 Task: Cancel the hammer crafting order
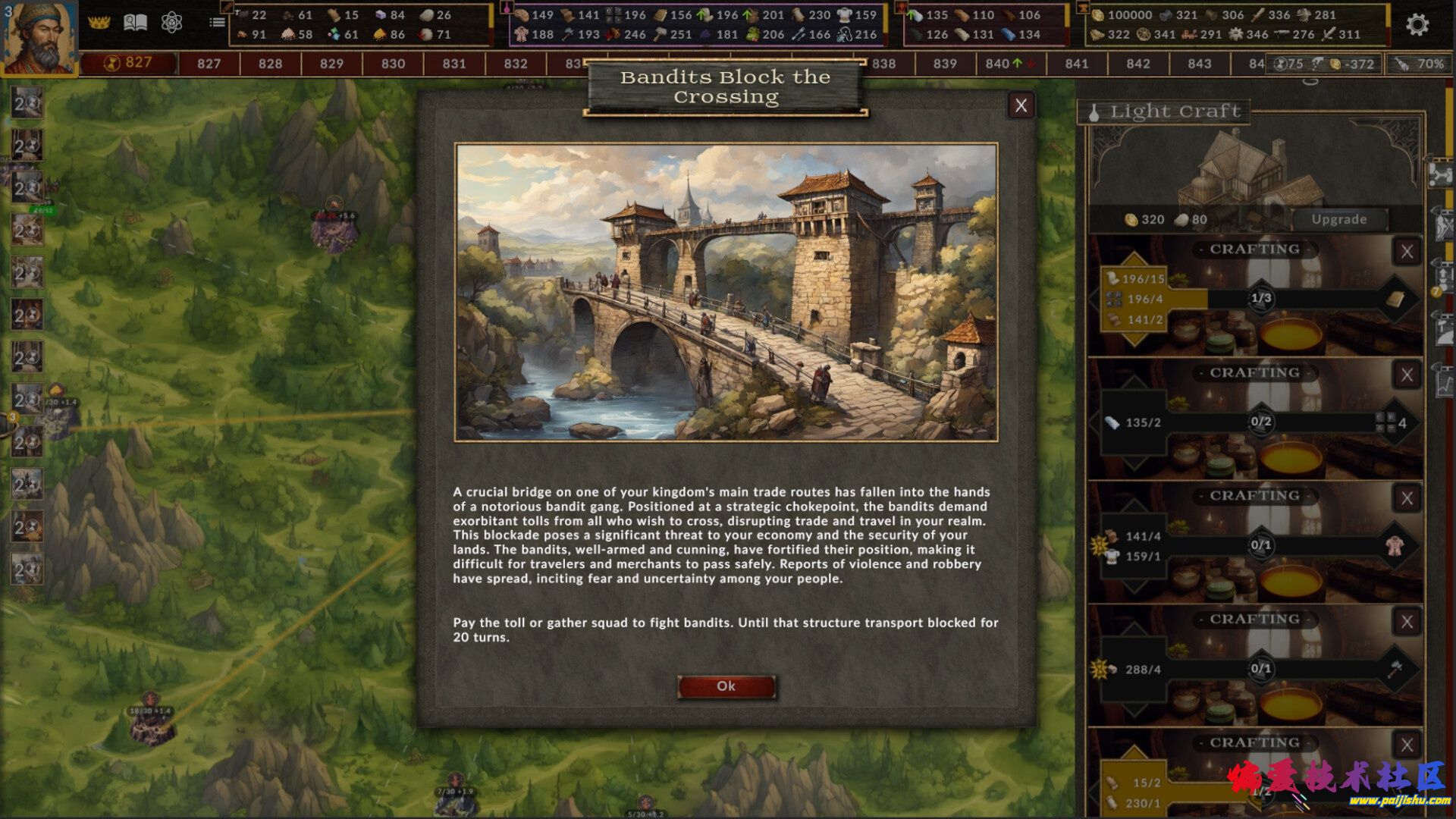1407,622
